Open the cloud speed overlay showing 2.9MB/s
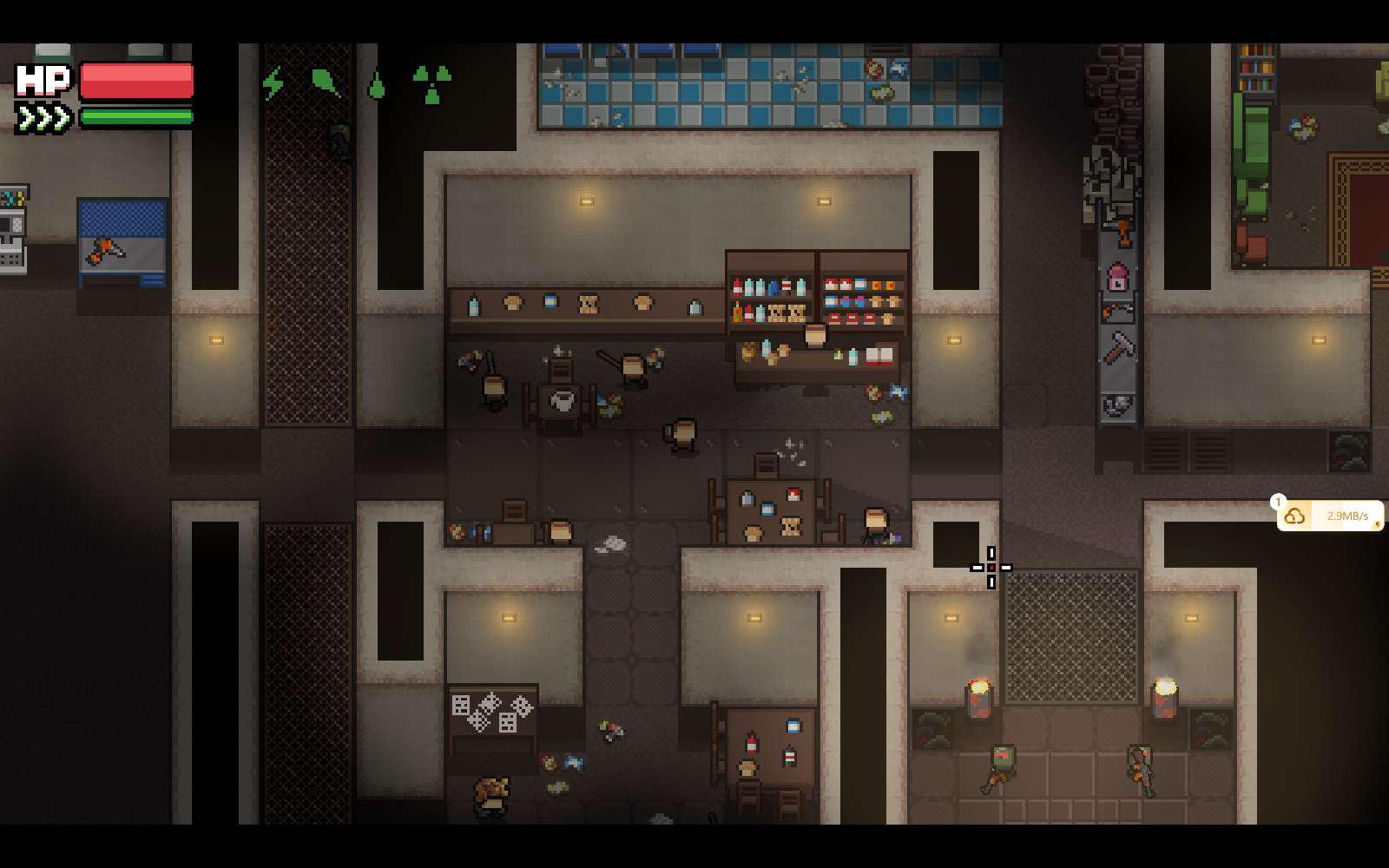The height and width of the screenshot is (868, 1389). pos(1329,516)
